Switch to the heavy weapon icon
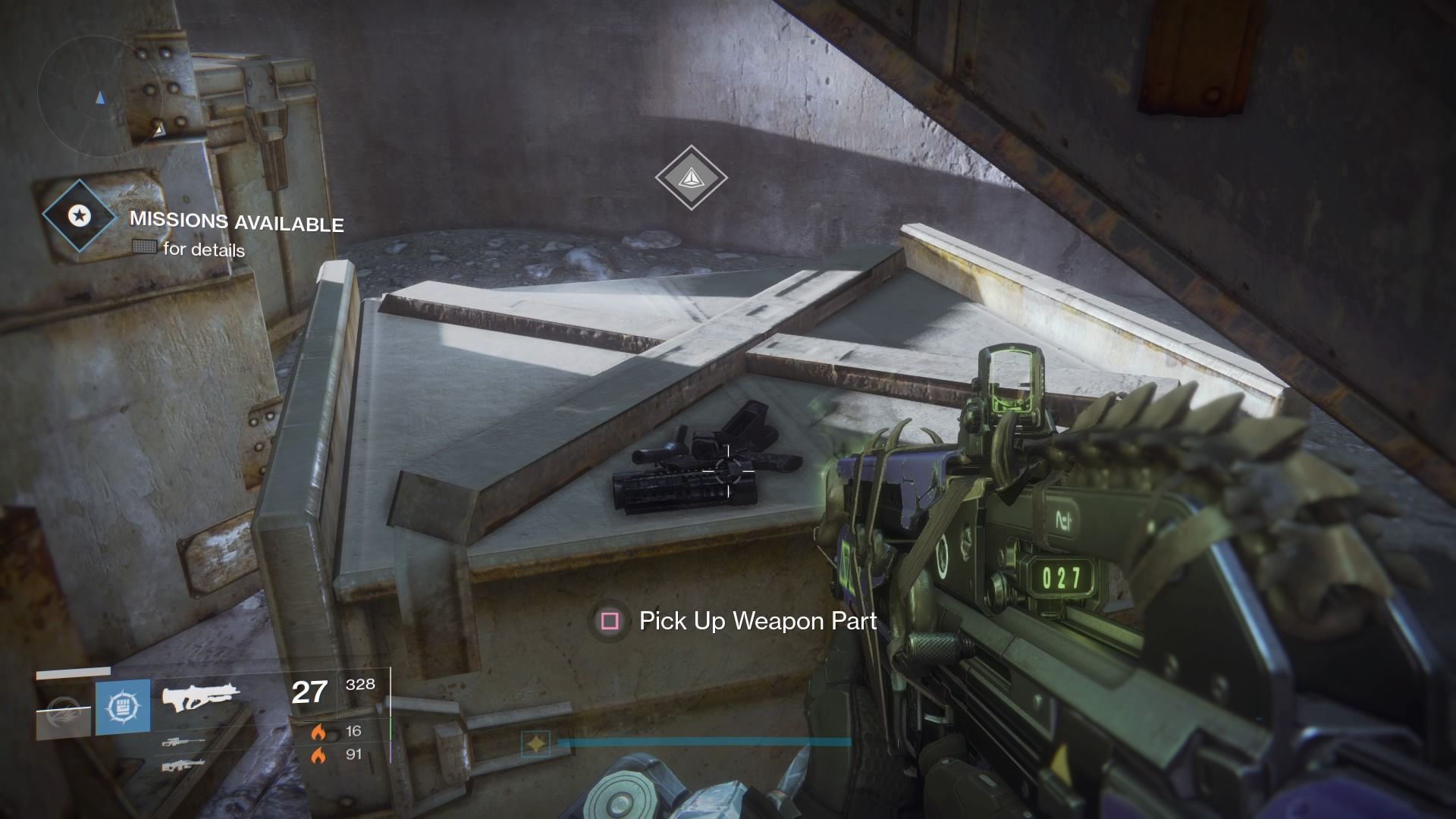 [x=182, y=765]
